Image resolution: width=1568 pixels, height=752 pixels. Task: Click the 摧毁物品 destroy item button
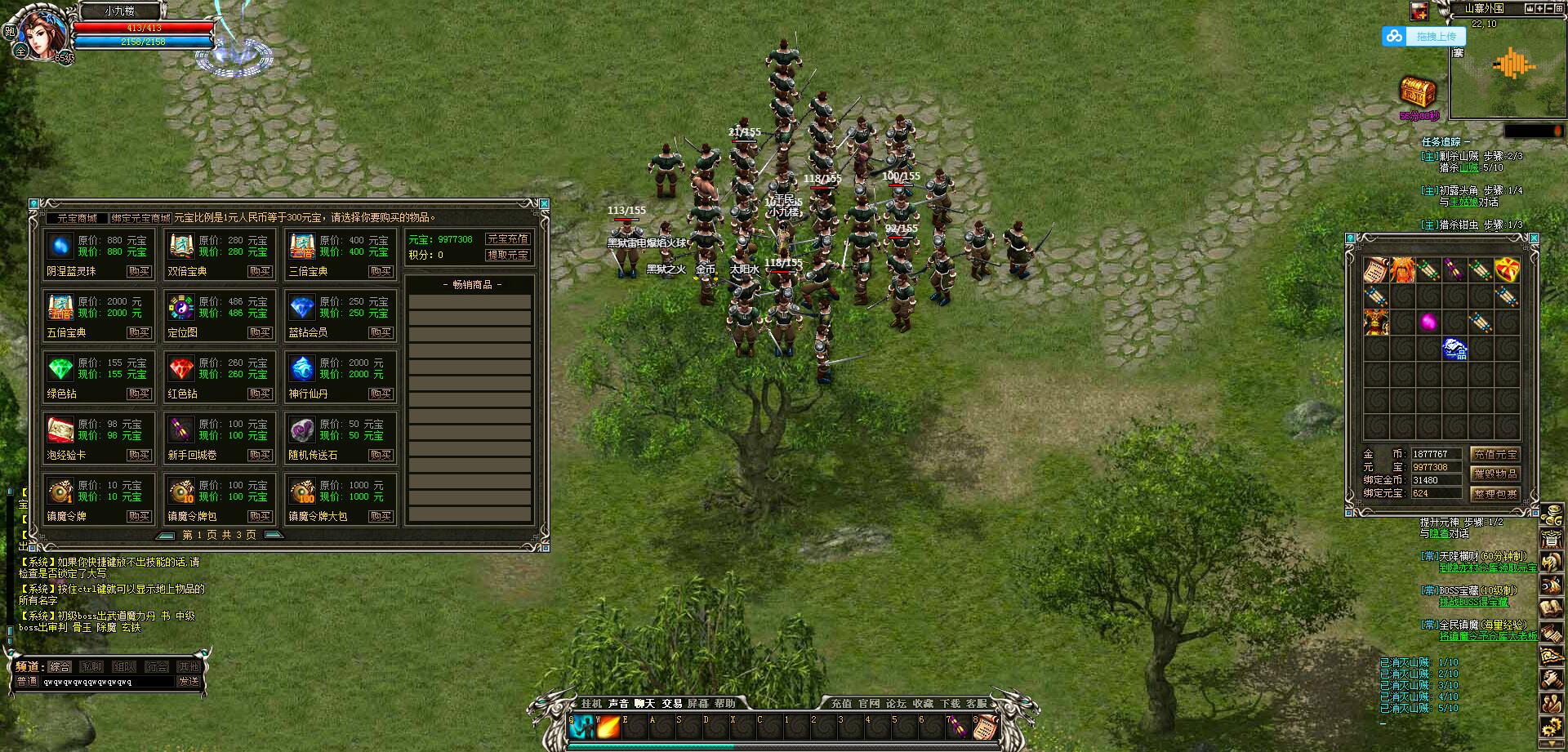pos(1494,474)
